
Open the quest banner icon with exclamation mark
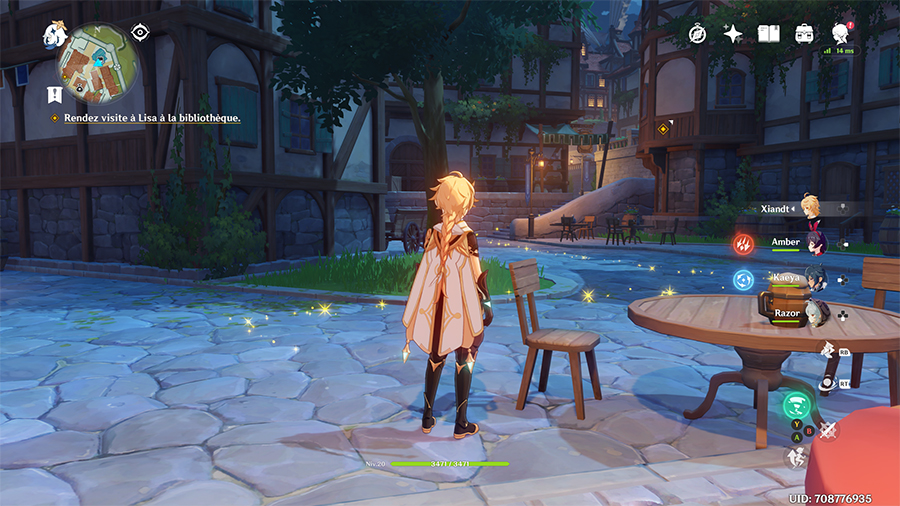[54, 96]
